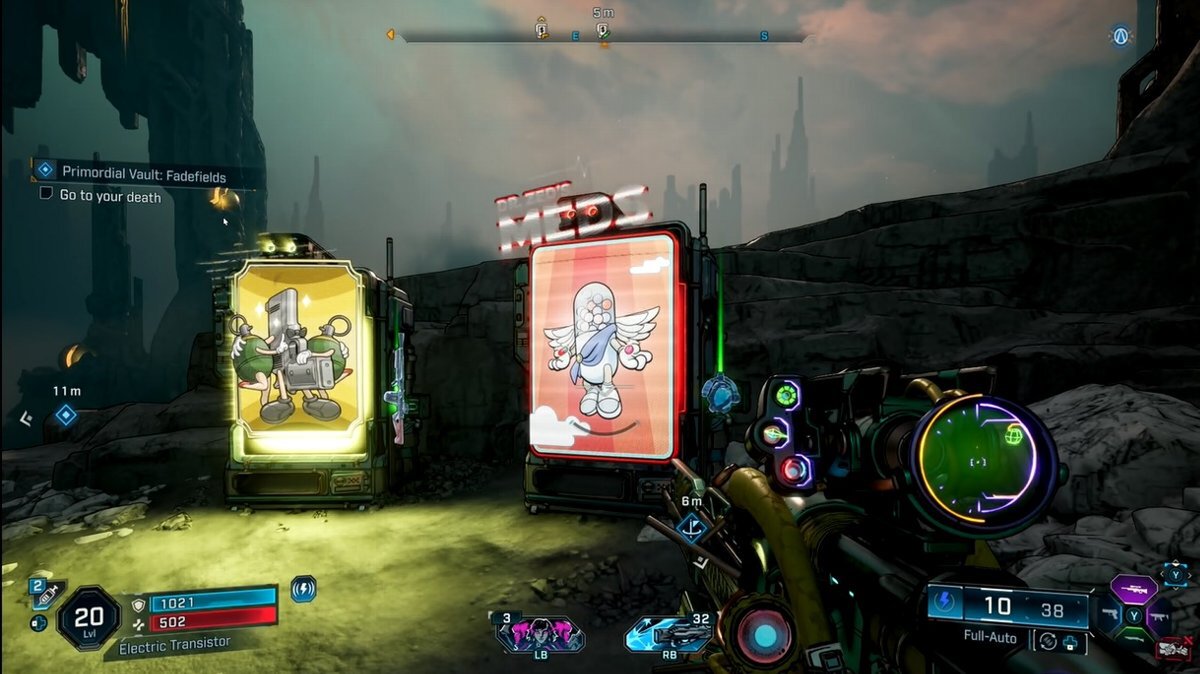Click the lightning shield status icon

coord(303,589)
